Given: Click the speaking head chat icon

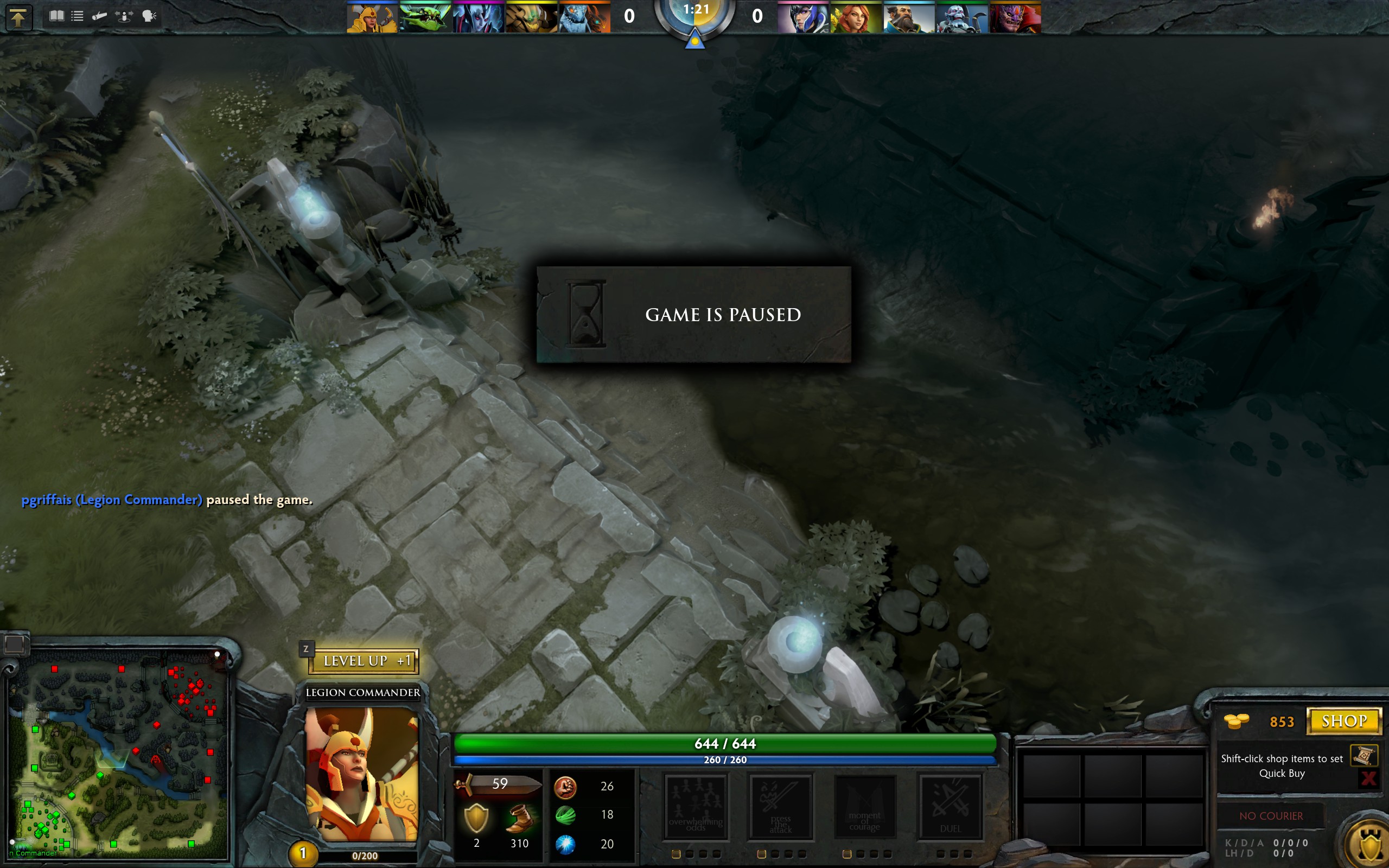Looking at the screenshot, I should pos(149,16).
